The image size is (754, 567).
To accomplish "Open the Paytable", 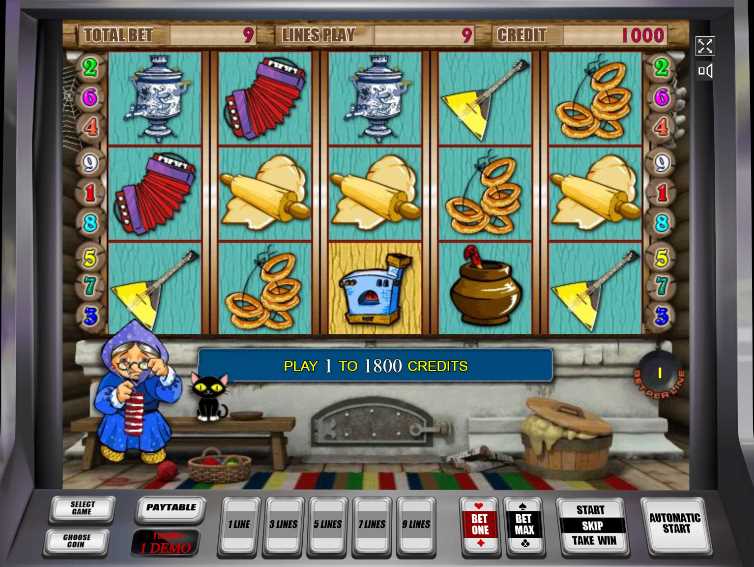I will point(170,509).
